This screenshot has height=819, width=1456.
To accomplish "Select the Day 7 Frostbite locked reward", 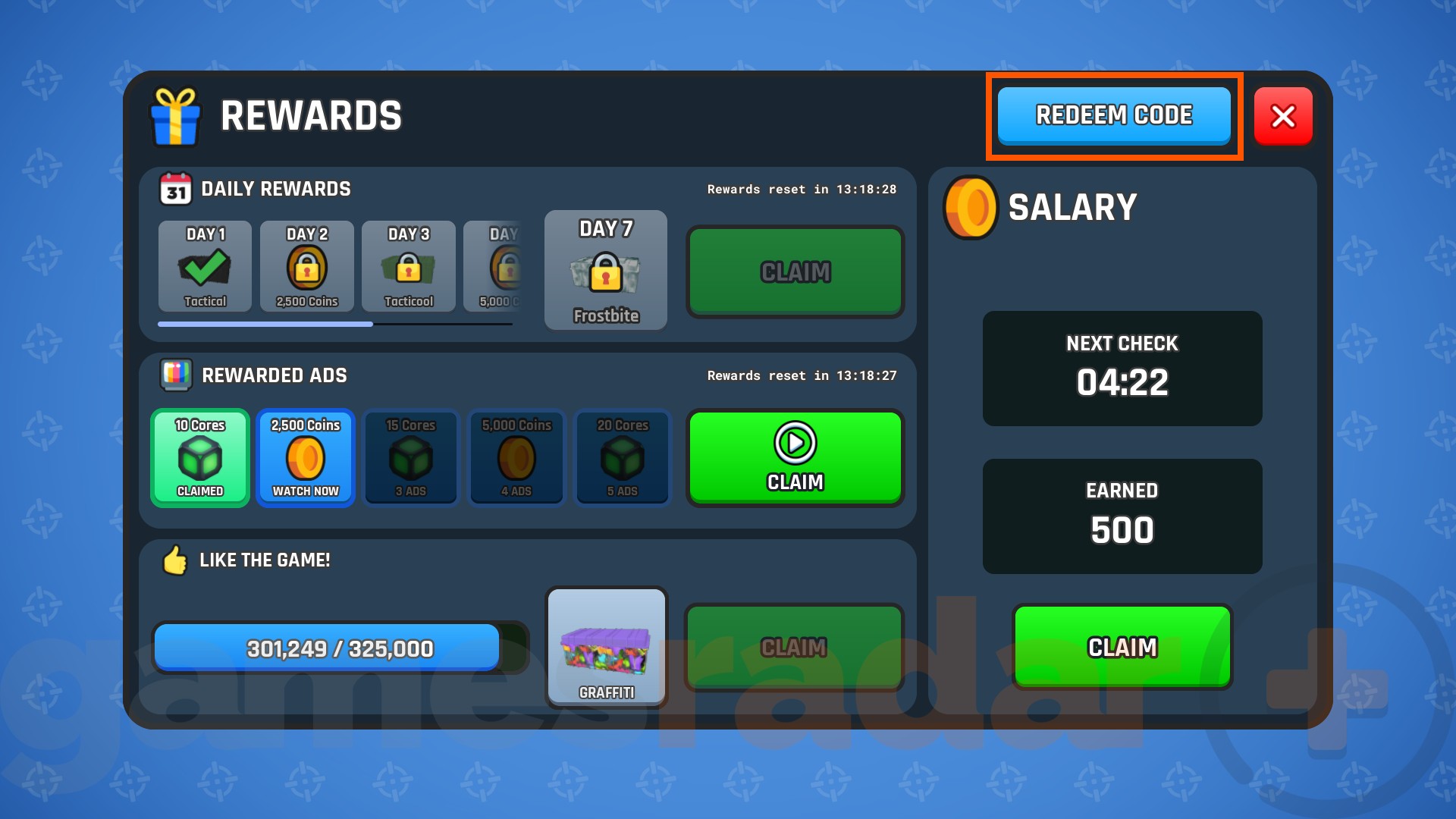I will pyautogui.click(x=605, y=270).
